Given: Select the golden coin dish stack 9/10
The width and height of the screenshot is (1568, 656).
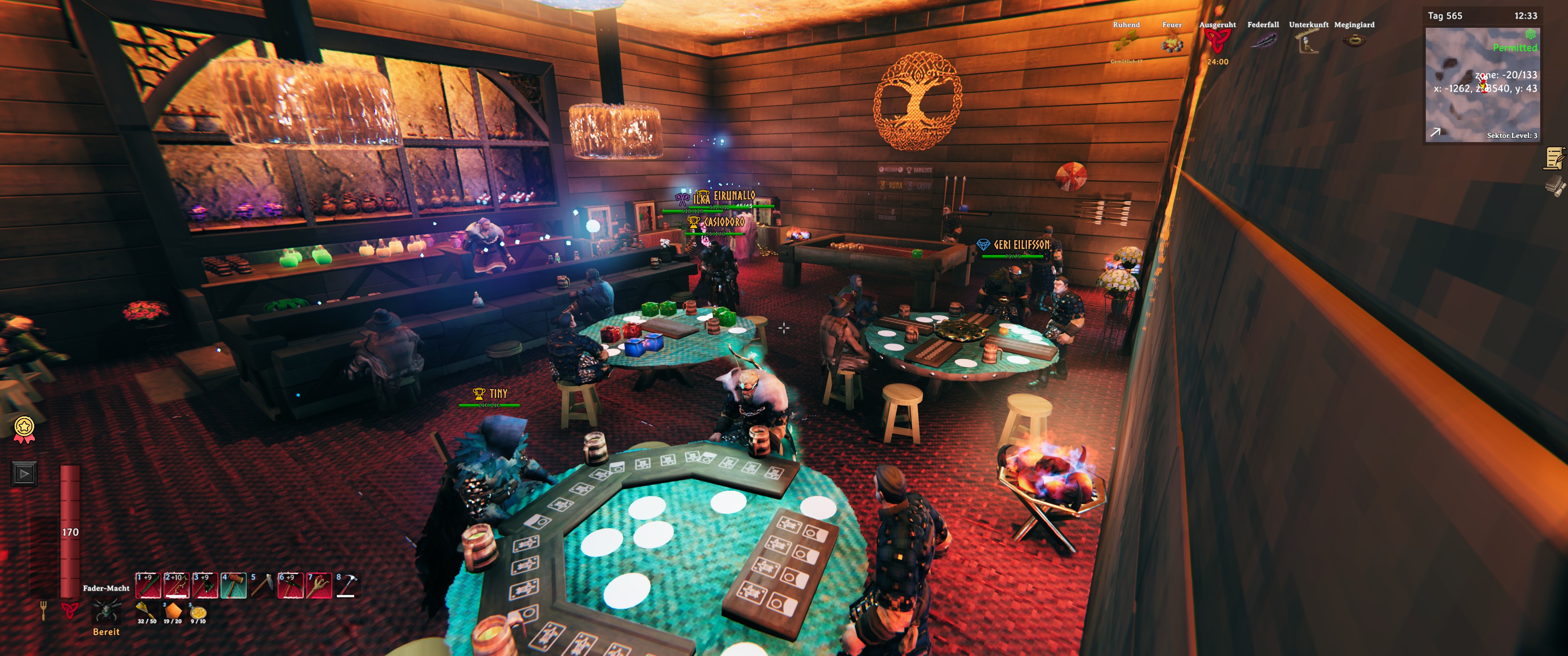Looking at the screenshot, I should point(198,611).
